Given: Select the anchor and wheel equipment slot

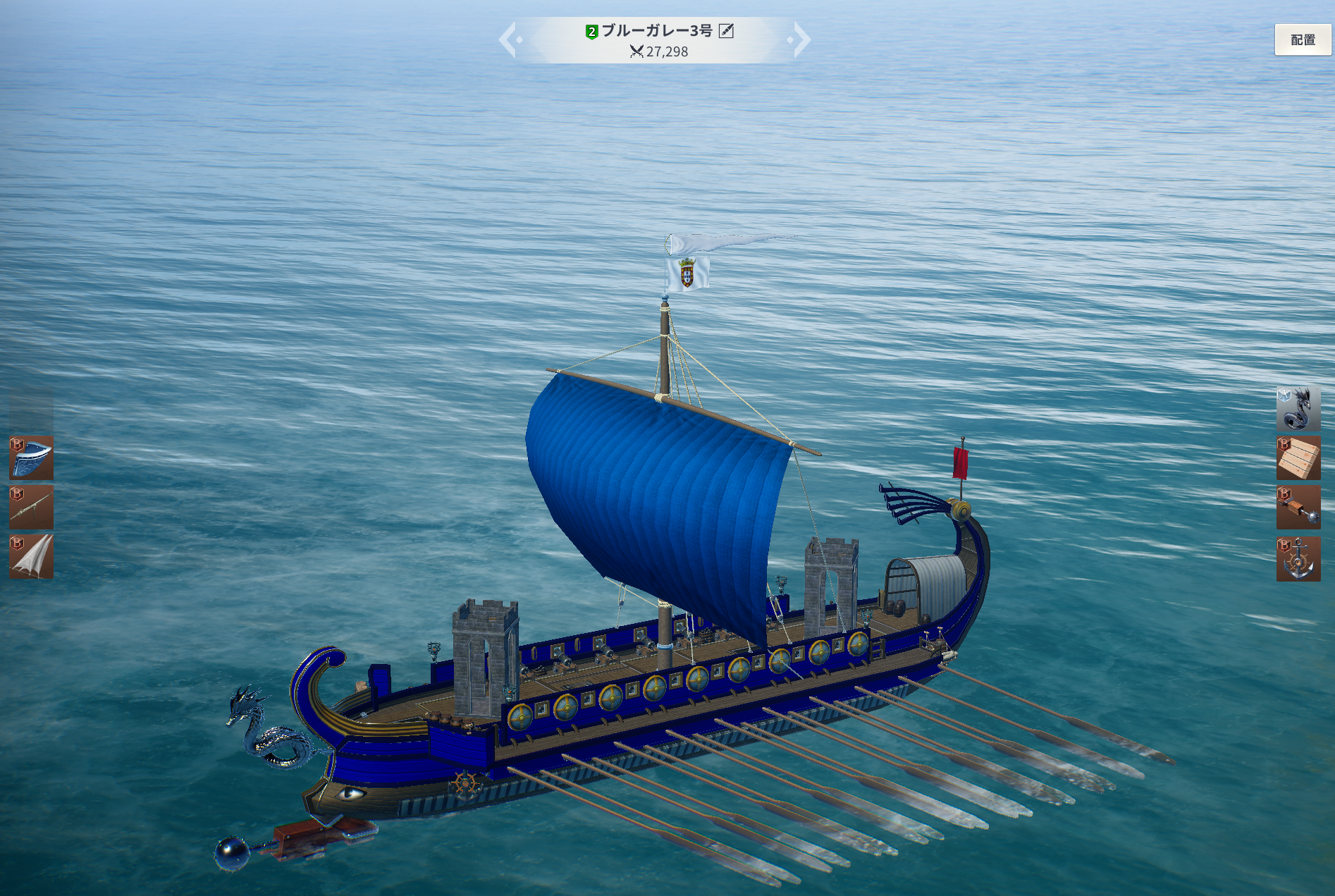Looking at the screenshot, I should coord(1298,559).
